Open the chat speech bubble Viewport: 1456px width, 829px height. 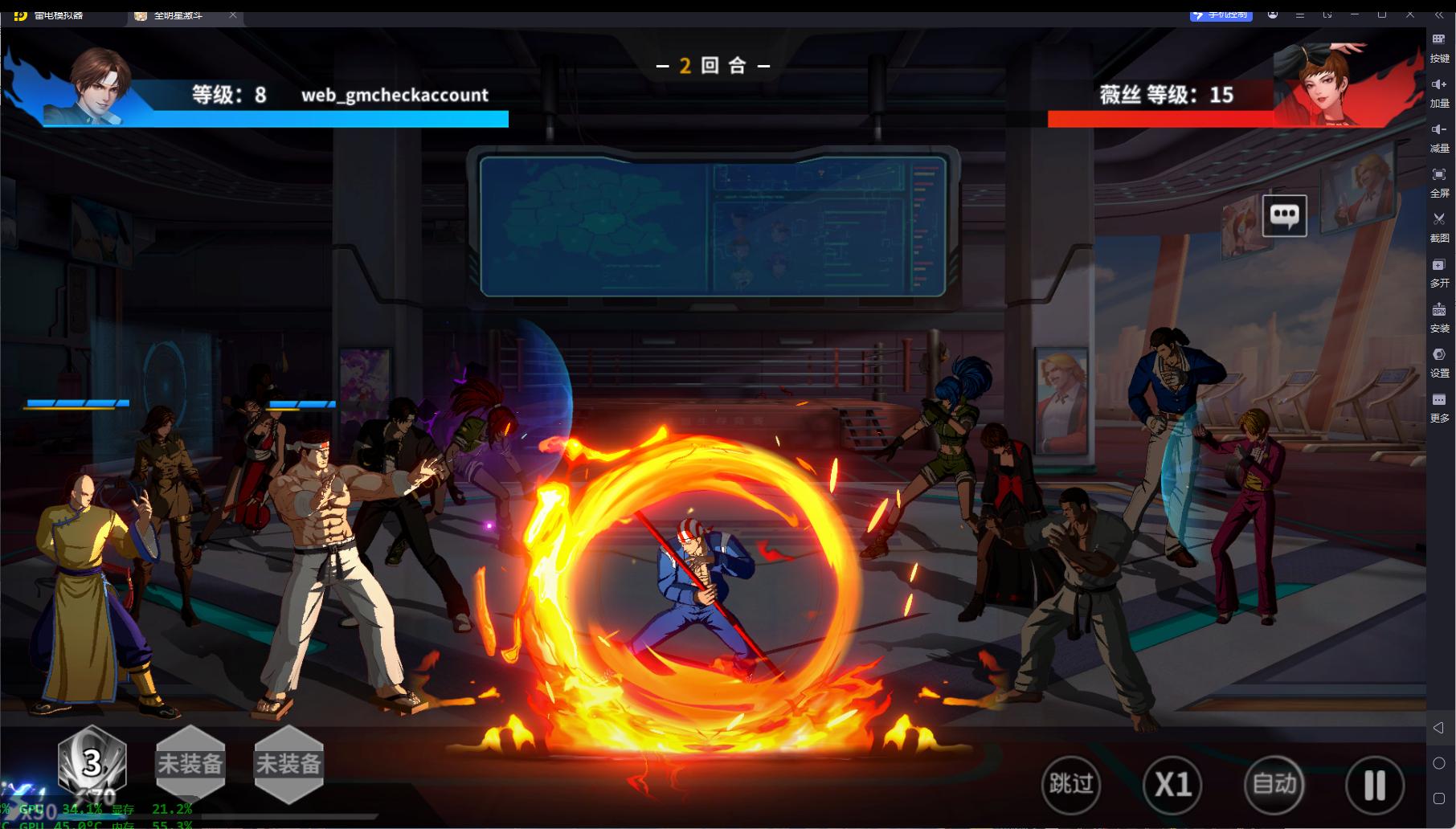tap(1284, 215)
